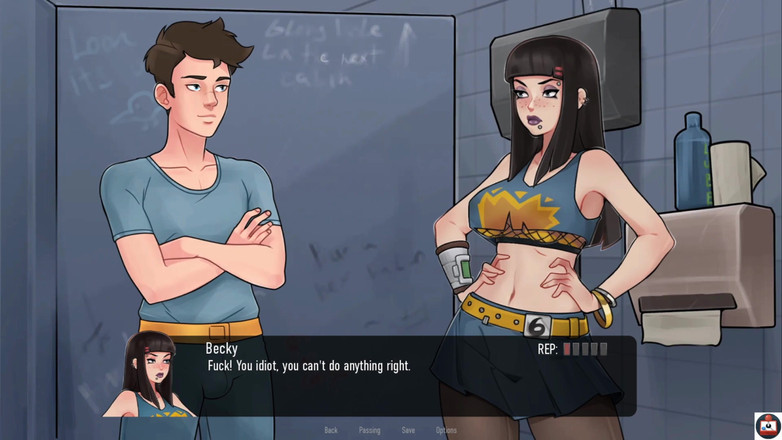Click the Passing quick menu option
782x440 pixels.
tap(369, 430)
